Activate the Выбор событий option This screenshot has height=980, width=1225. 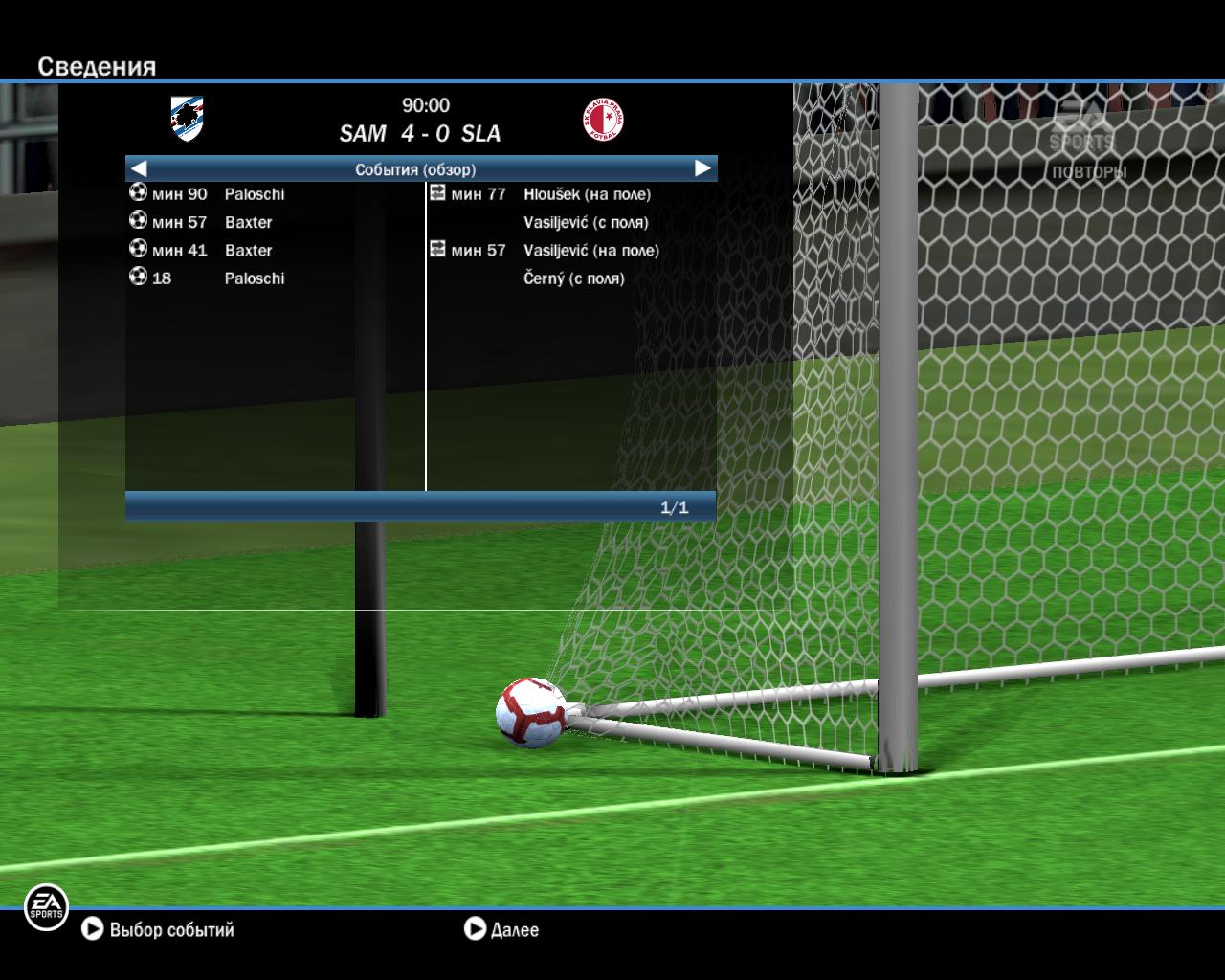point(159,929)
